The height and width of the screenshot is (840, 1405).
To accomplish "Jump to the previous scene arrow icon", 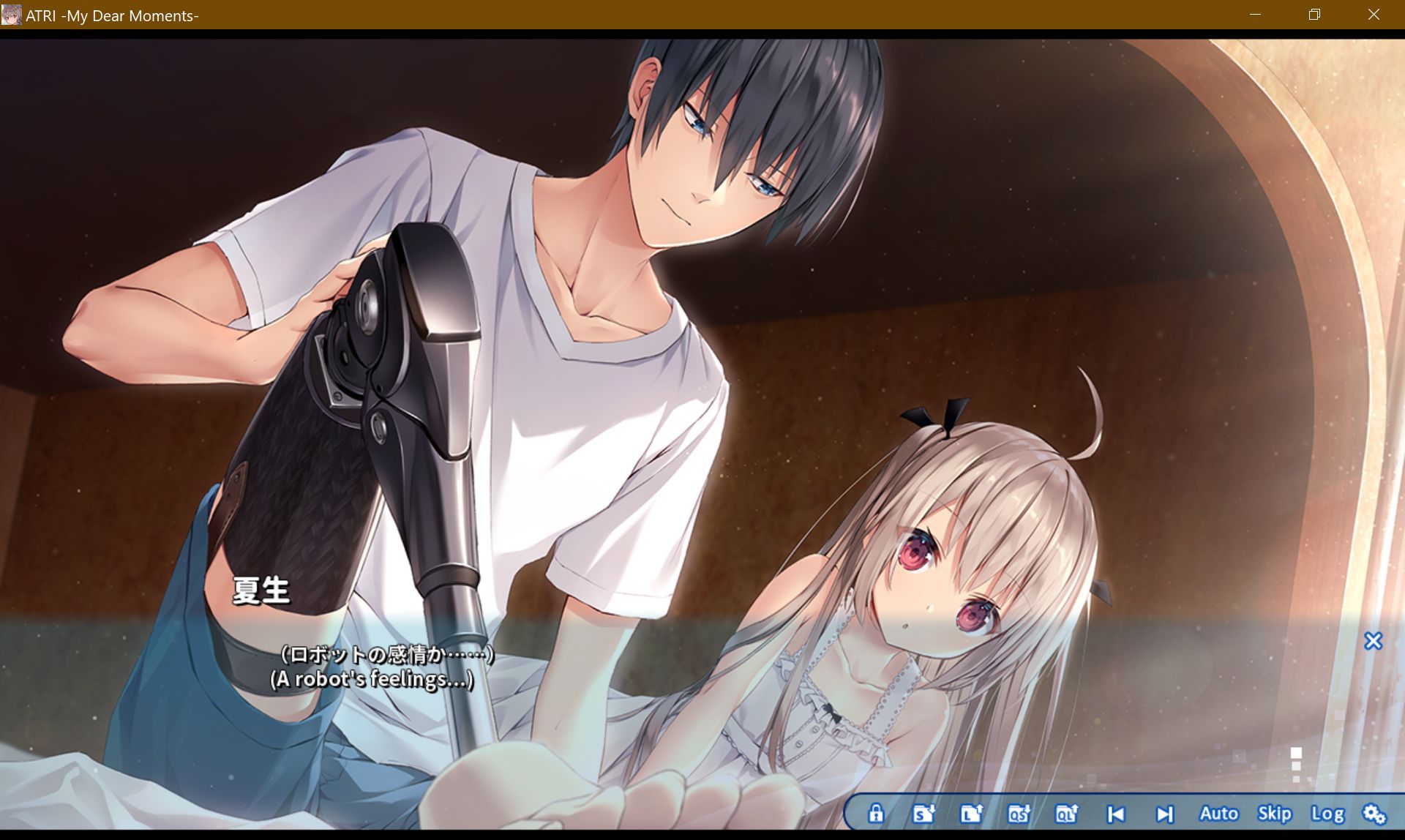I will click(1114, 813).
